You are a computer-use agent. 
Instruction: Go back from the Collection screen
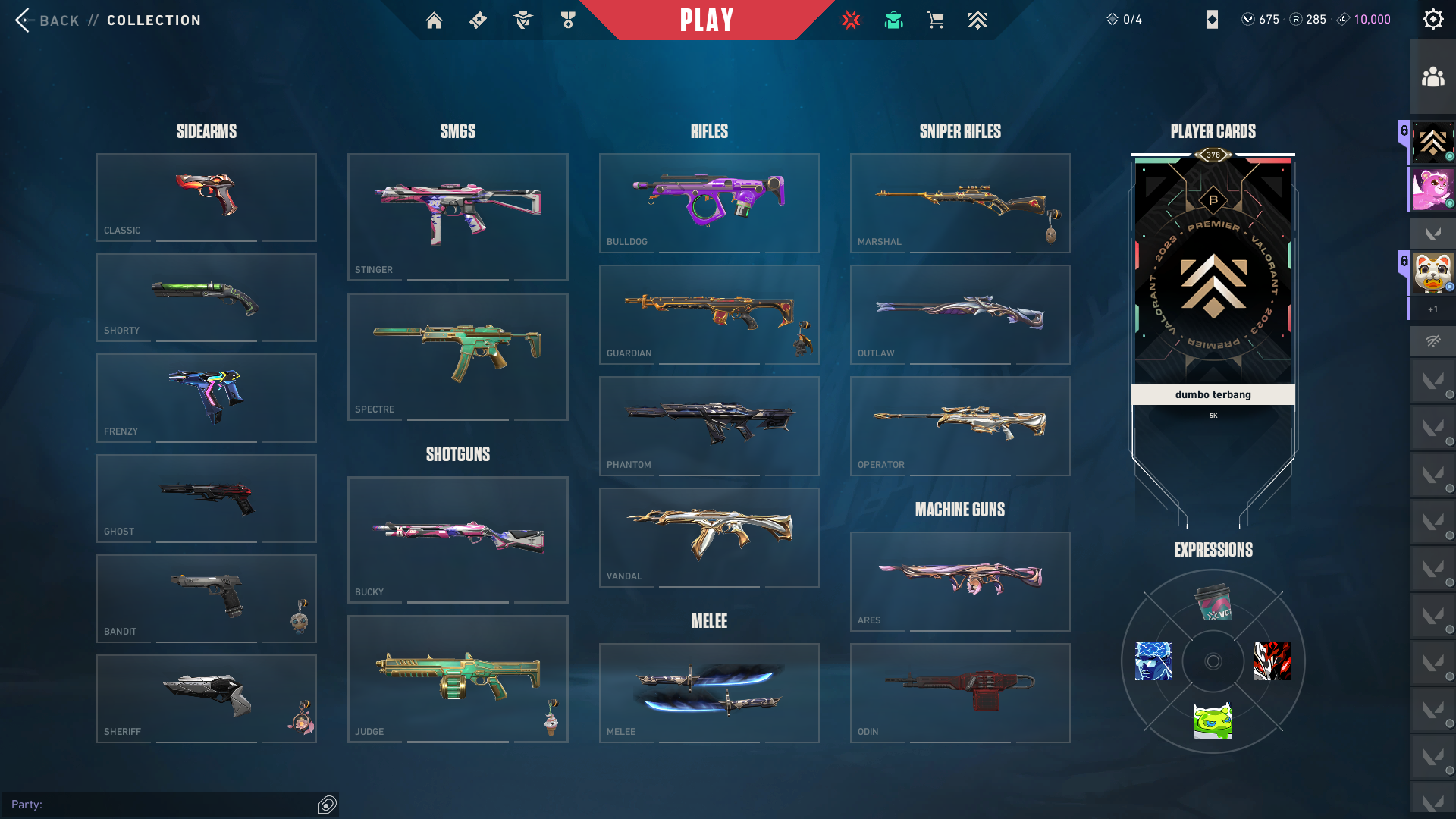(47, 20)
